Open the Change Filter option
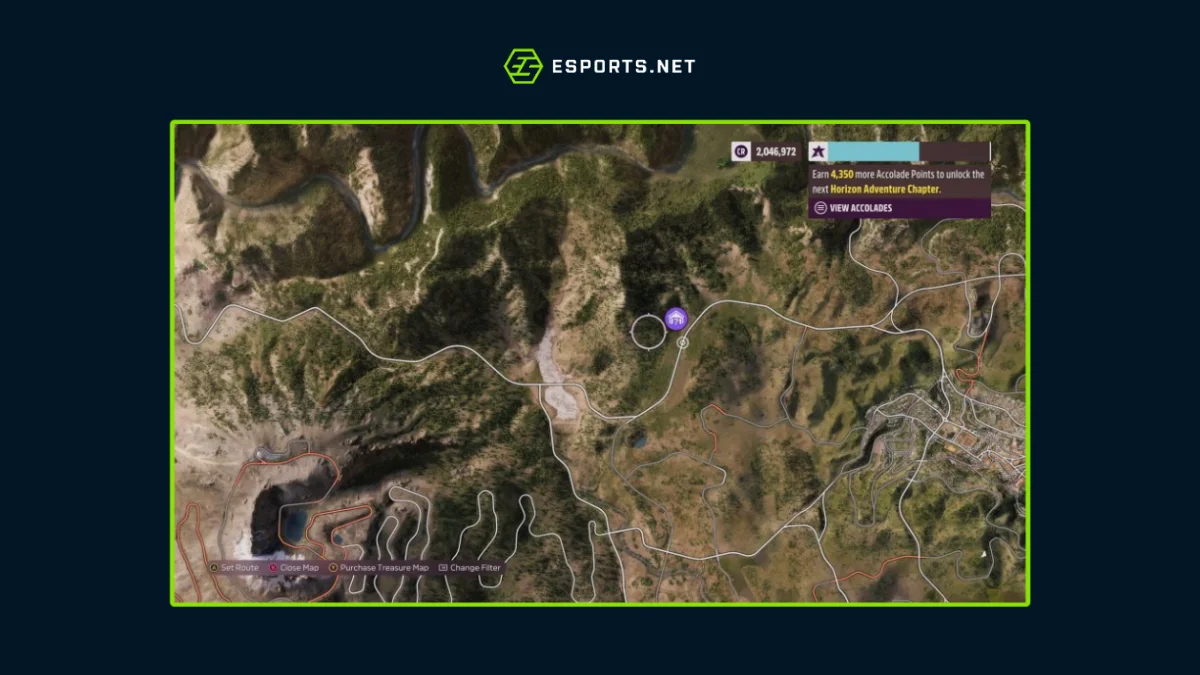 470,568
